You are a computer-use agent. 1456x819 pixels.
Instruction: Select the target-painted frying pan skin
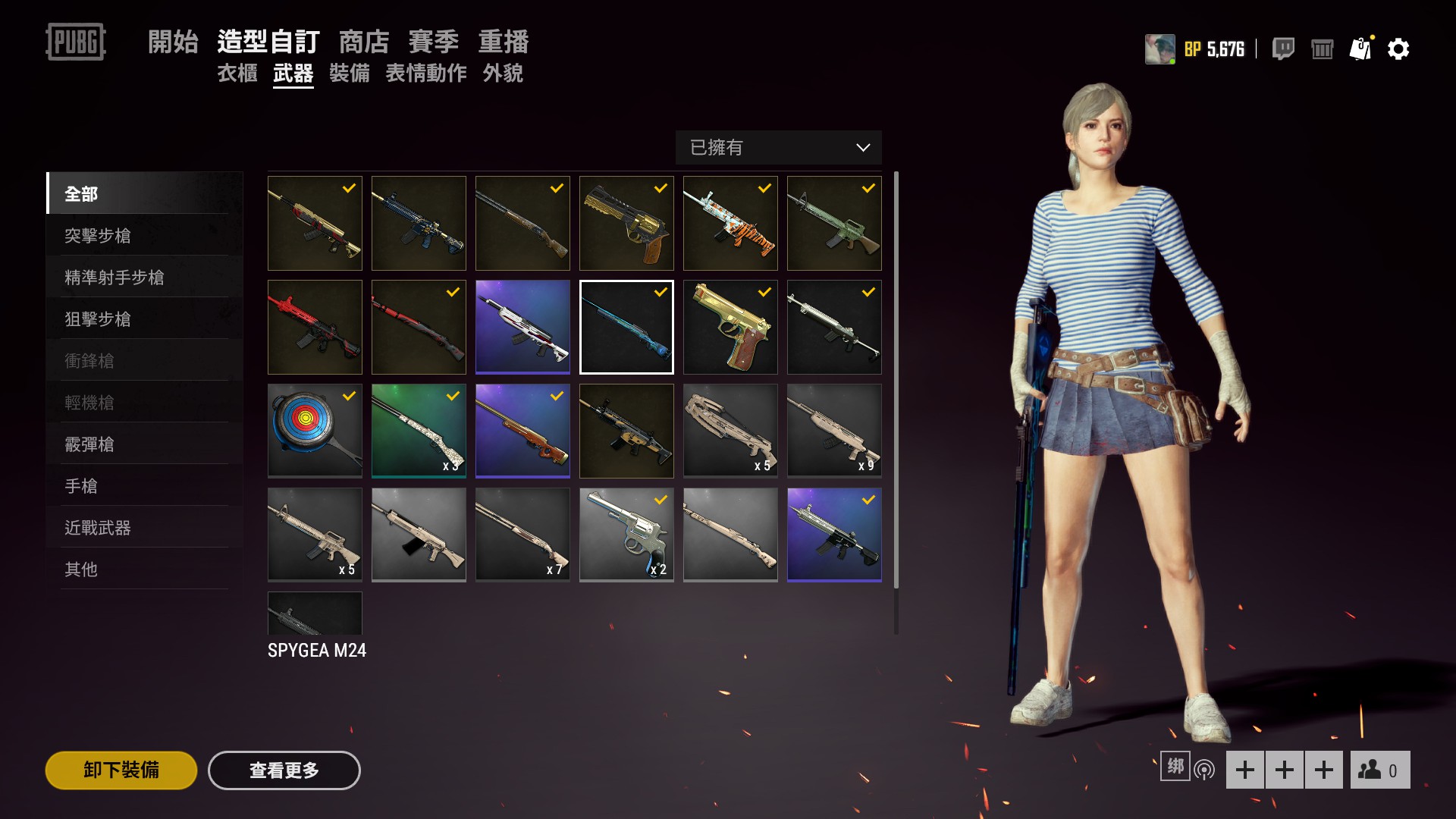pyautogui.click(x=315, y=431)
